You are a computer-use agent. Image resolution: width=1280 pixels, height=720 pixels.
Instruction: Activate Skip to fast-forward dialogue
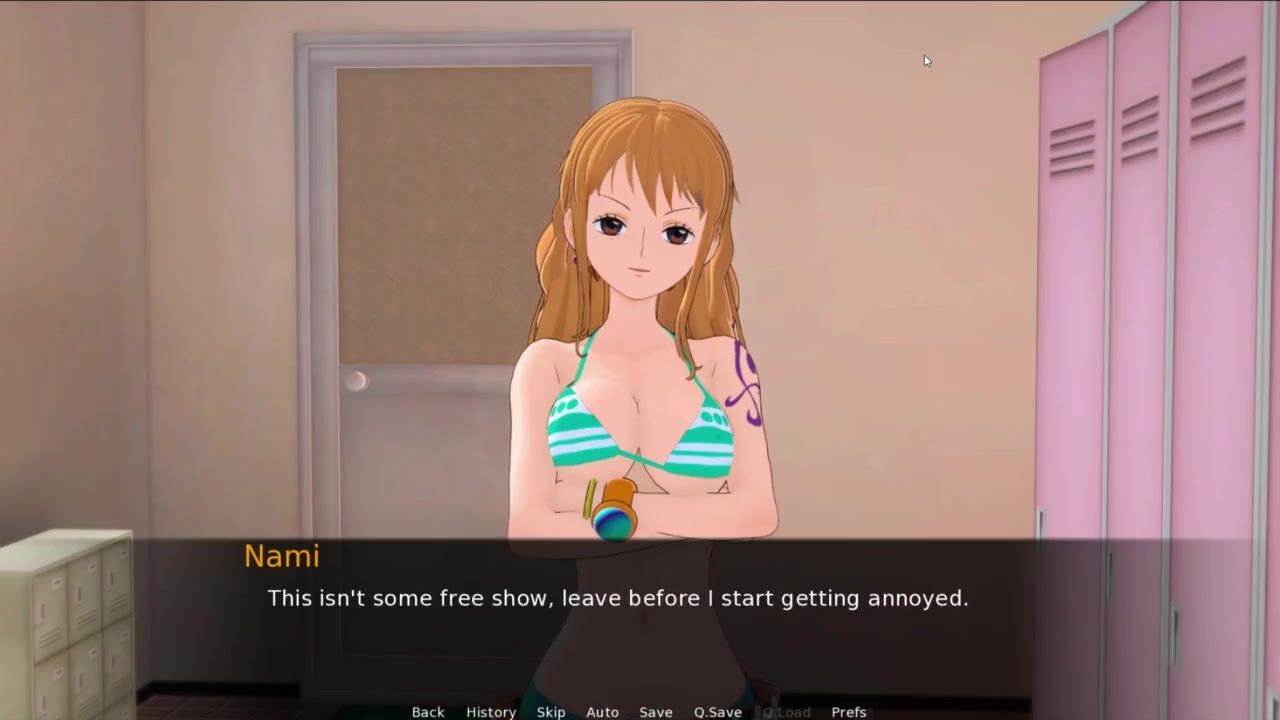coord(551,712)
